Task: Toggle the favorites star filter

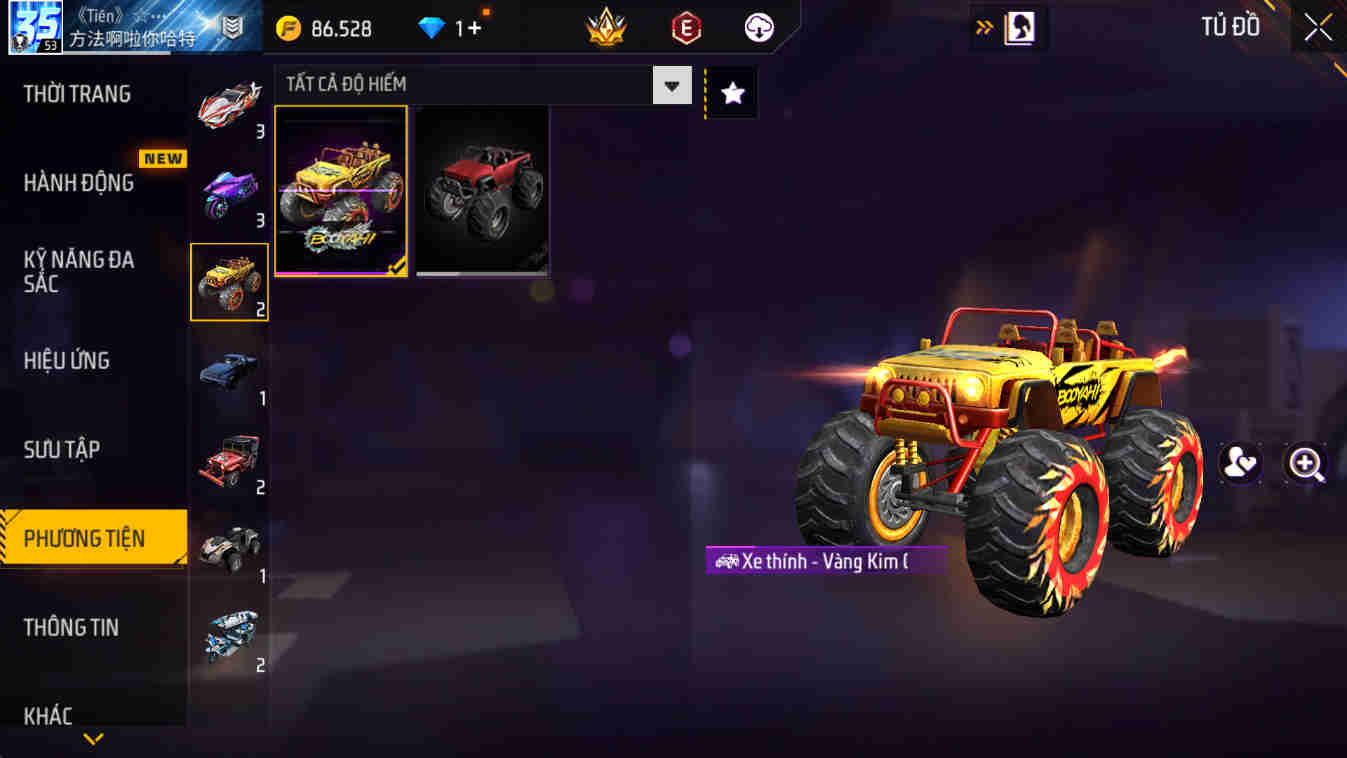Action: 731,92
